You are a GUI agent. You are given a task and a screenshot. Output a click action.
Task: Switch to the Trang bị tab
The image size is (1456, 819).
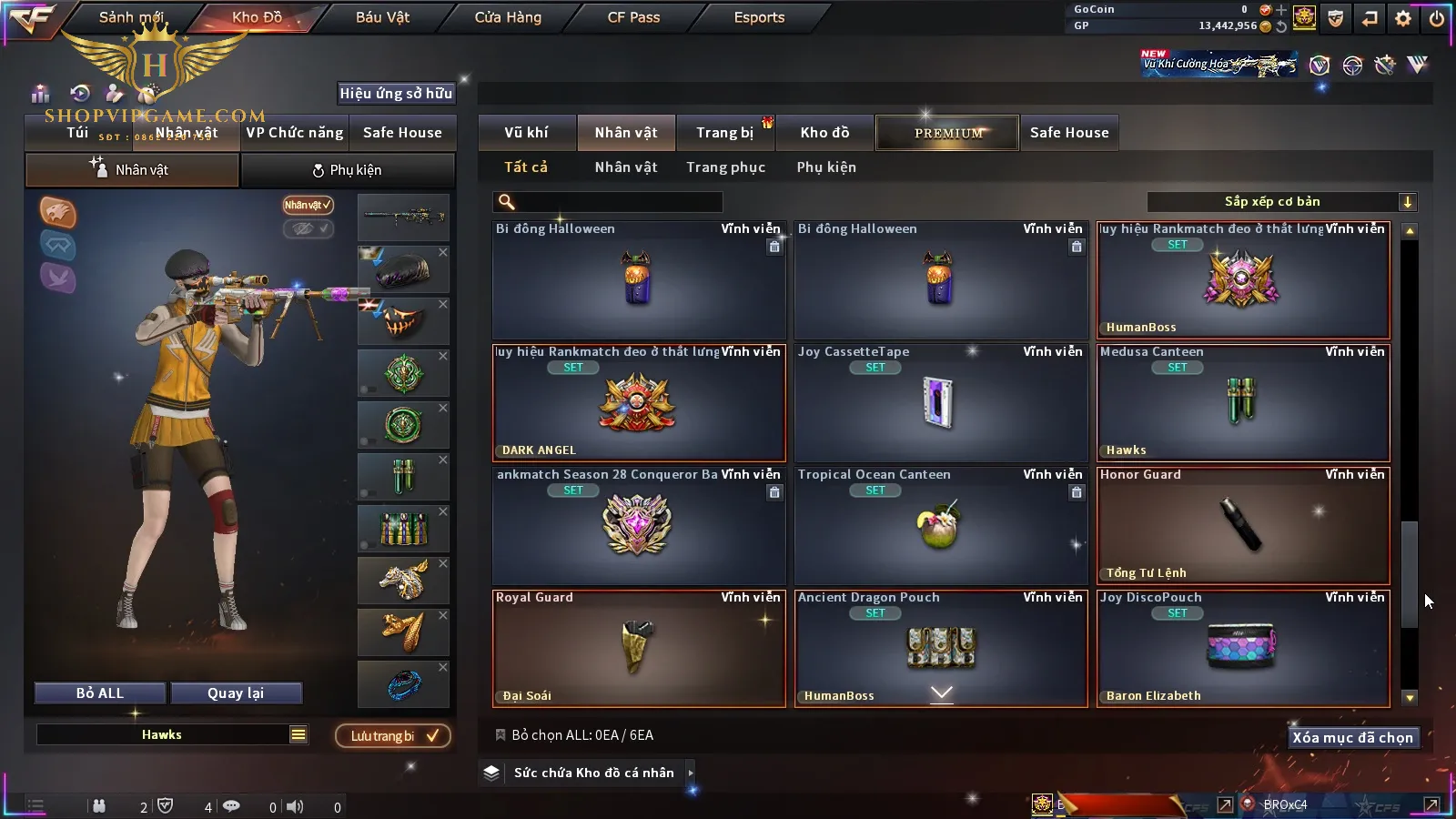725,133
